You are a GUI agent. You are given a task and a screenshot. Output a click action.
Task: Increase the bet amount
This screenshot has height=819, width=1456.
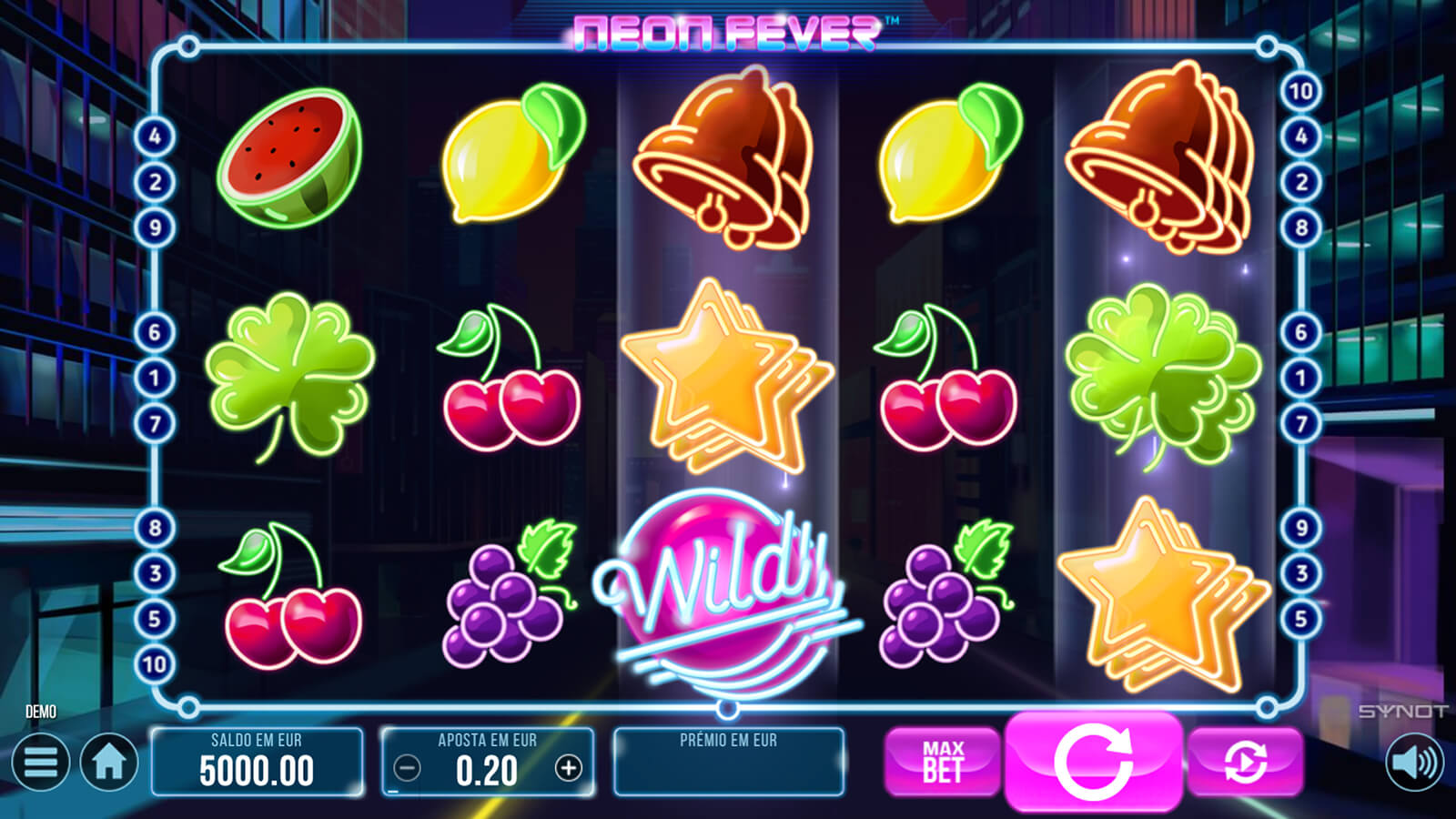(x=569, y=769)
